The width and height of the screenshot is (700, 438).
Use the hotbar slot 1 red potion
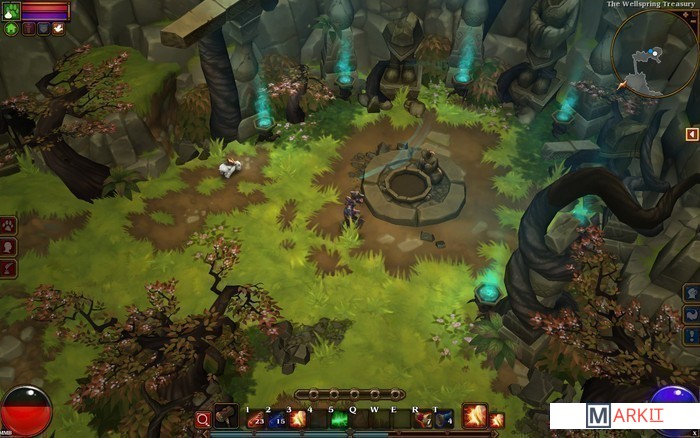[x=255, y=419]
